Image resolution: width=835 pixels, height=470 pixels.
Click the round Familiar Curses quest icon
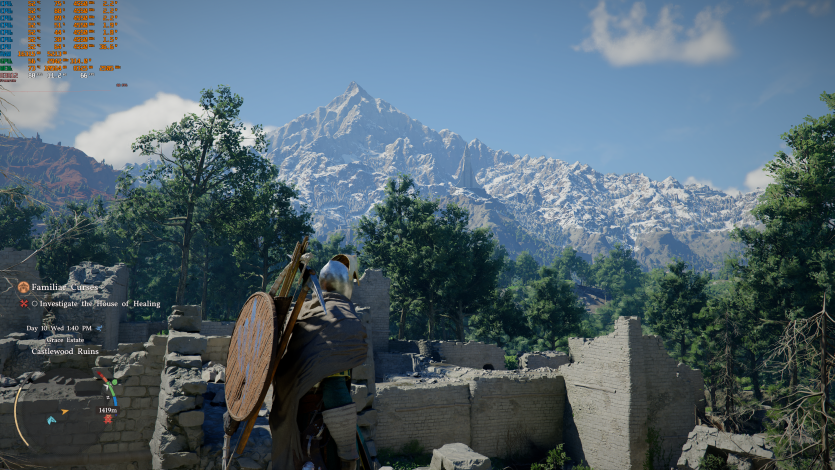click(x=23, y=287)
